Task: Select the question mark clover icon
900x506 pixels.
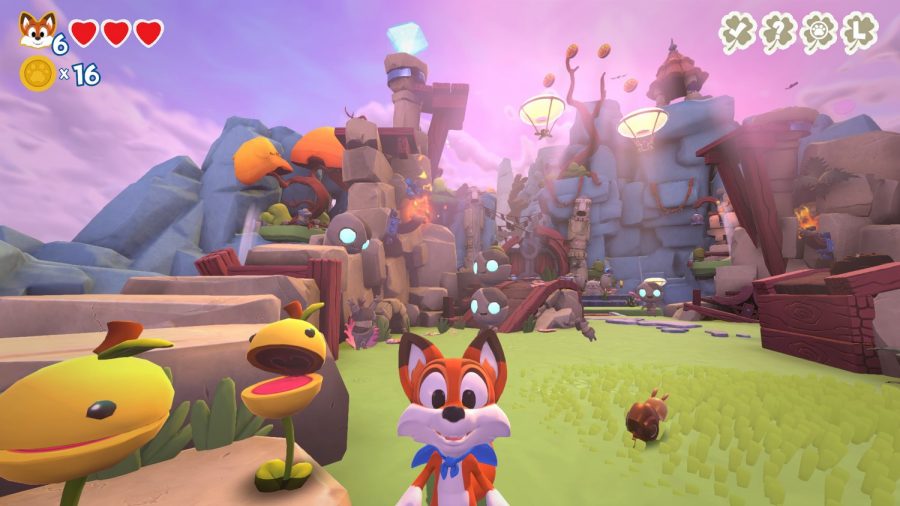Action: (x=779, y=33)
